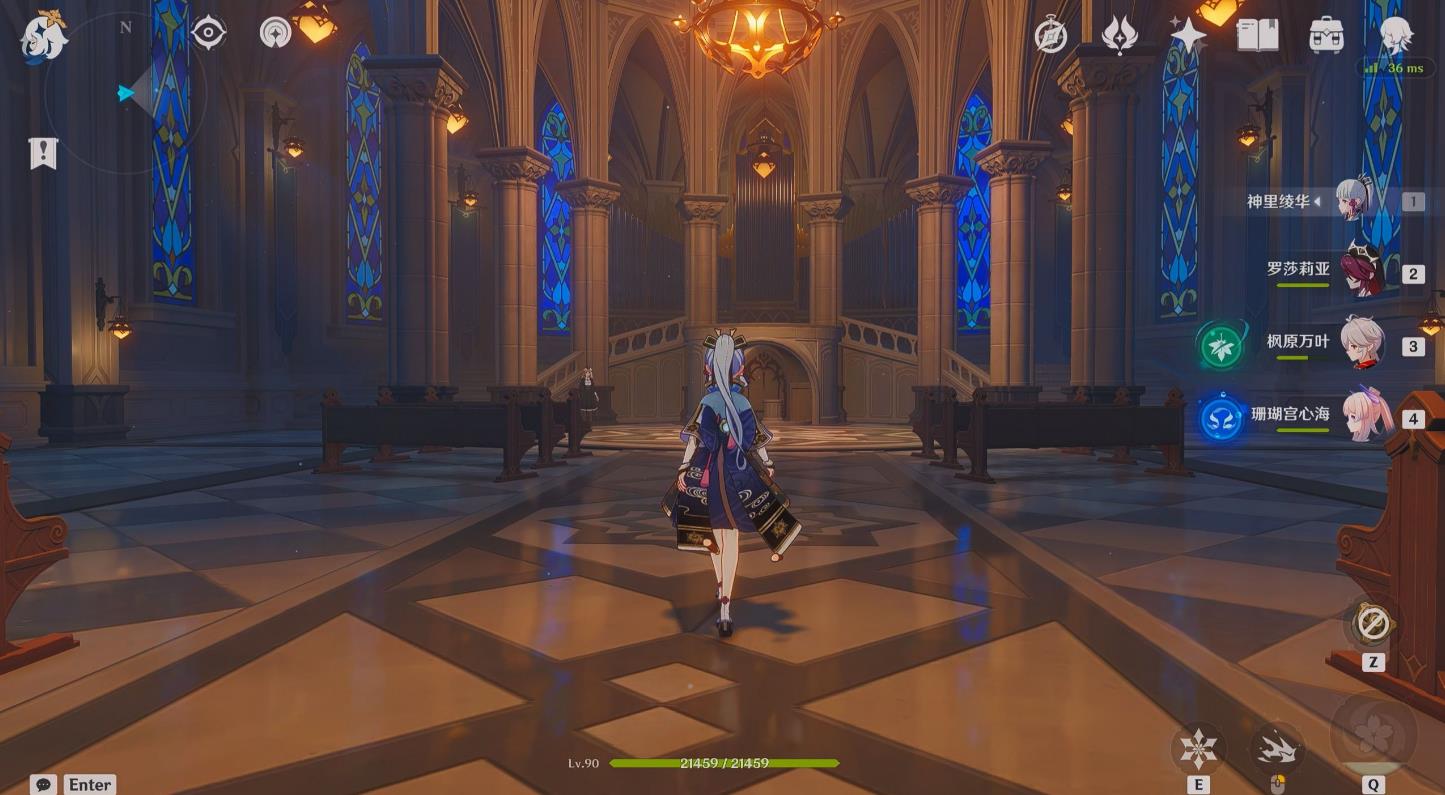Image resolution: width=1445 pixels, height=795 pixels.
Task: Open the Paimon main menu
Action: pos(44,36)
